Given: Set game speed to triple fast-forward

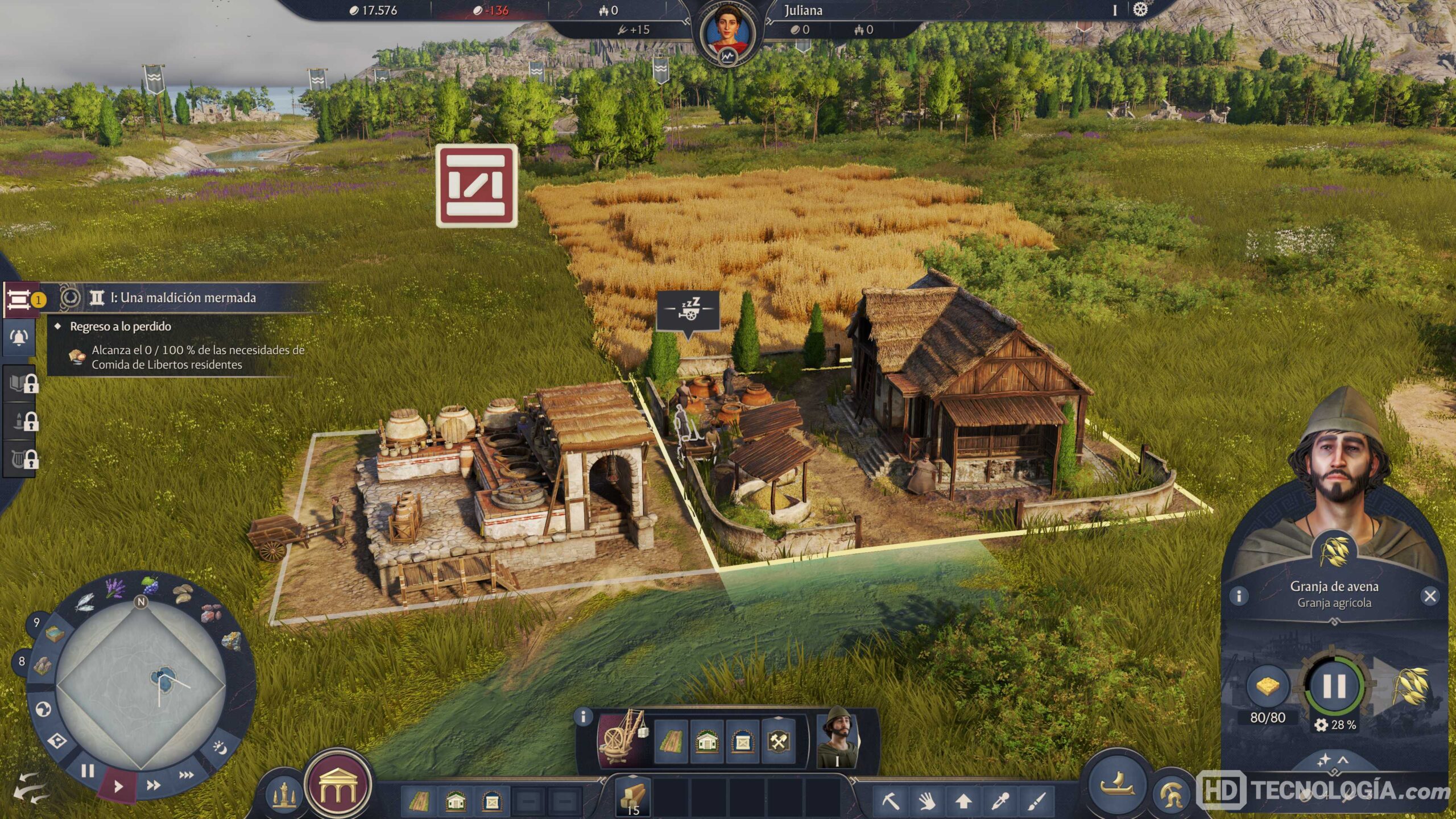Looking at the screenshot, I should point(186,775).
